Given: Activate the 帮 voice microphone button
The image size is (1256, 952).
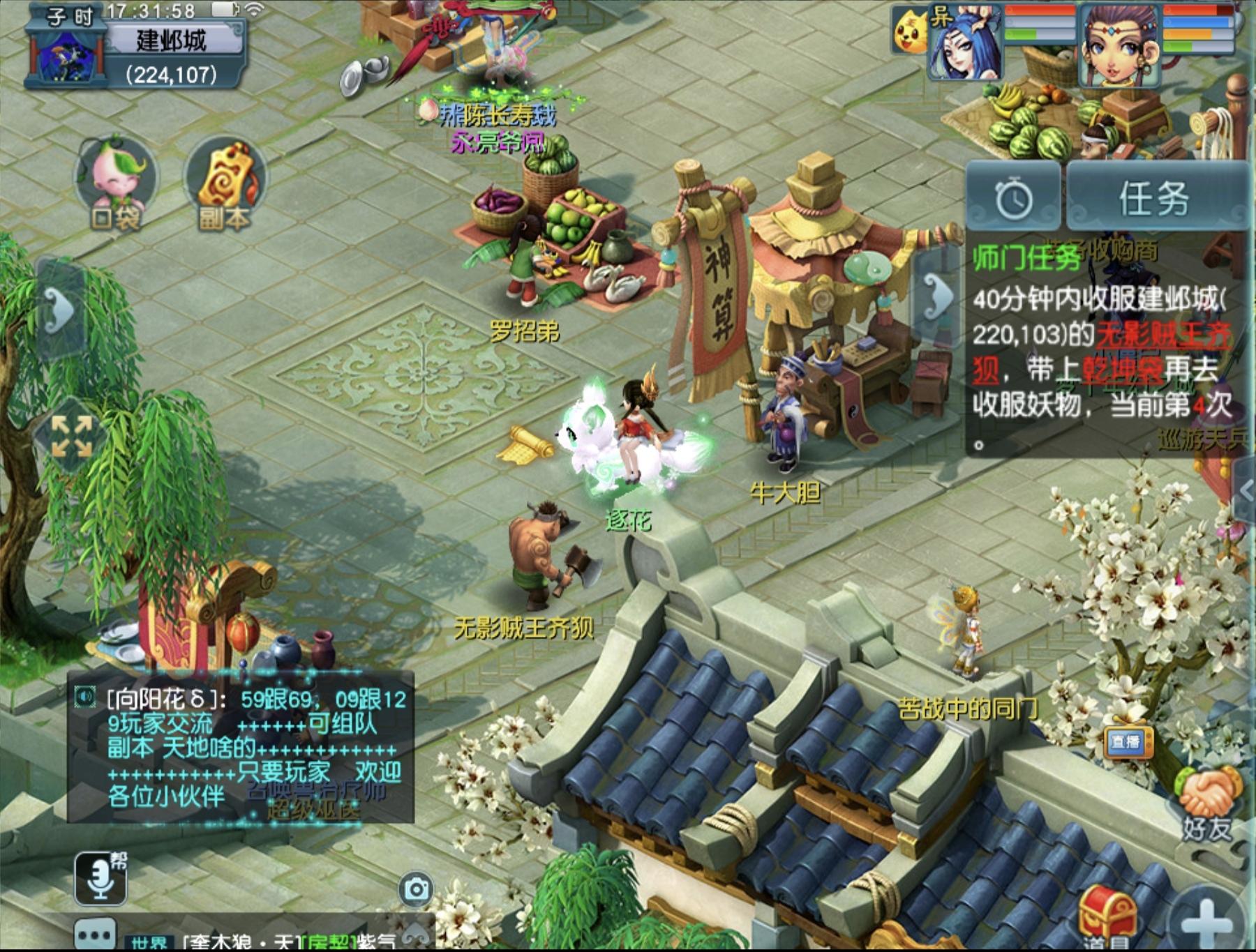Looking at the screenshot, I should [x=101, y=876].
